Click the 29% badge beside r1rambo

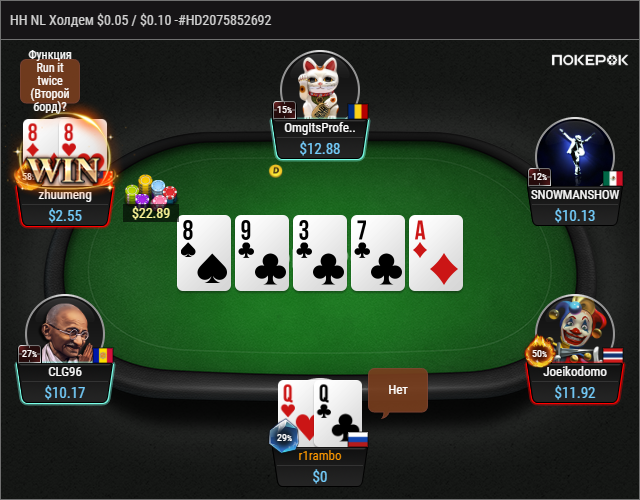click(283, 438)
